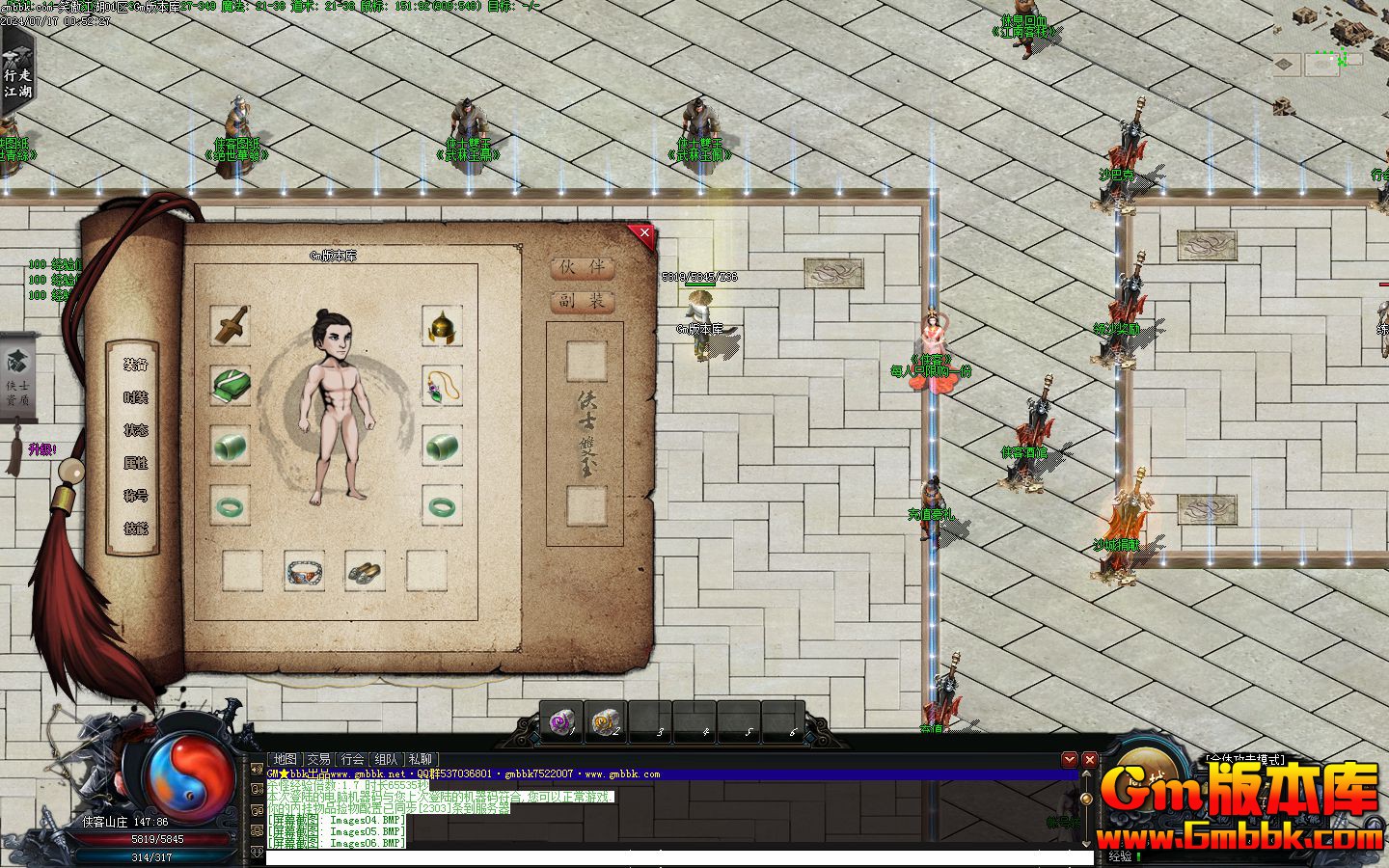
Task: Use the orange scroll in hotbar slot 2
Action: 605,720
